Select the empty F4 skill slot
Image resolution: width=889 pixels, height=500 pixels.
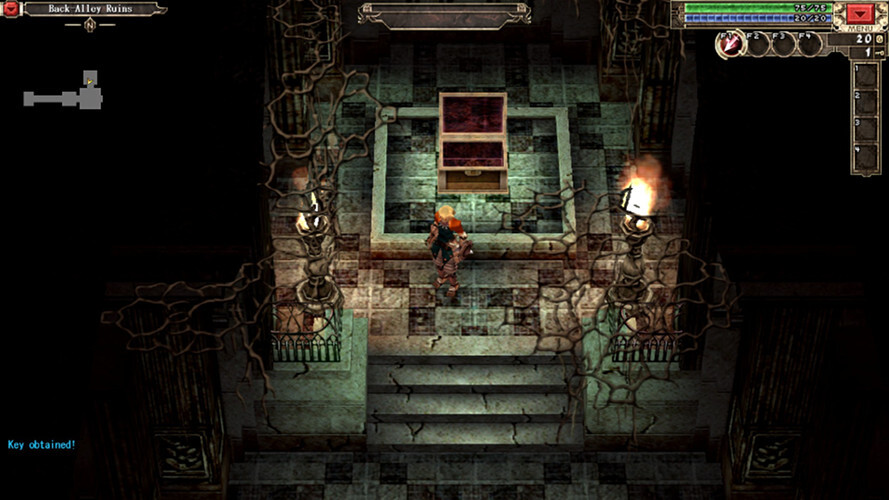(809, 44)
